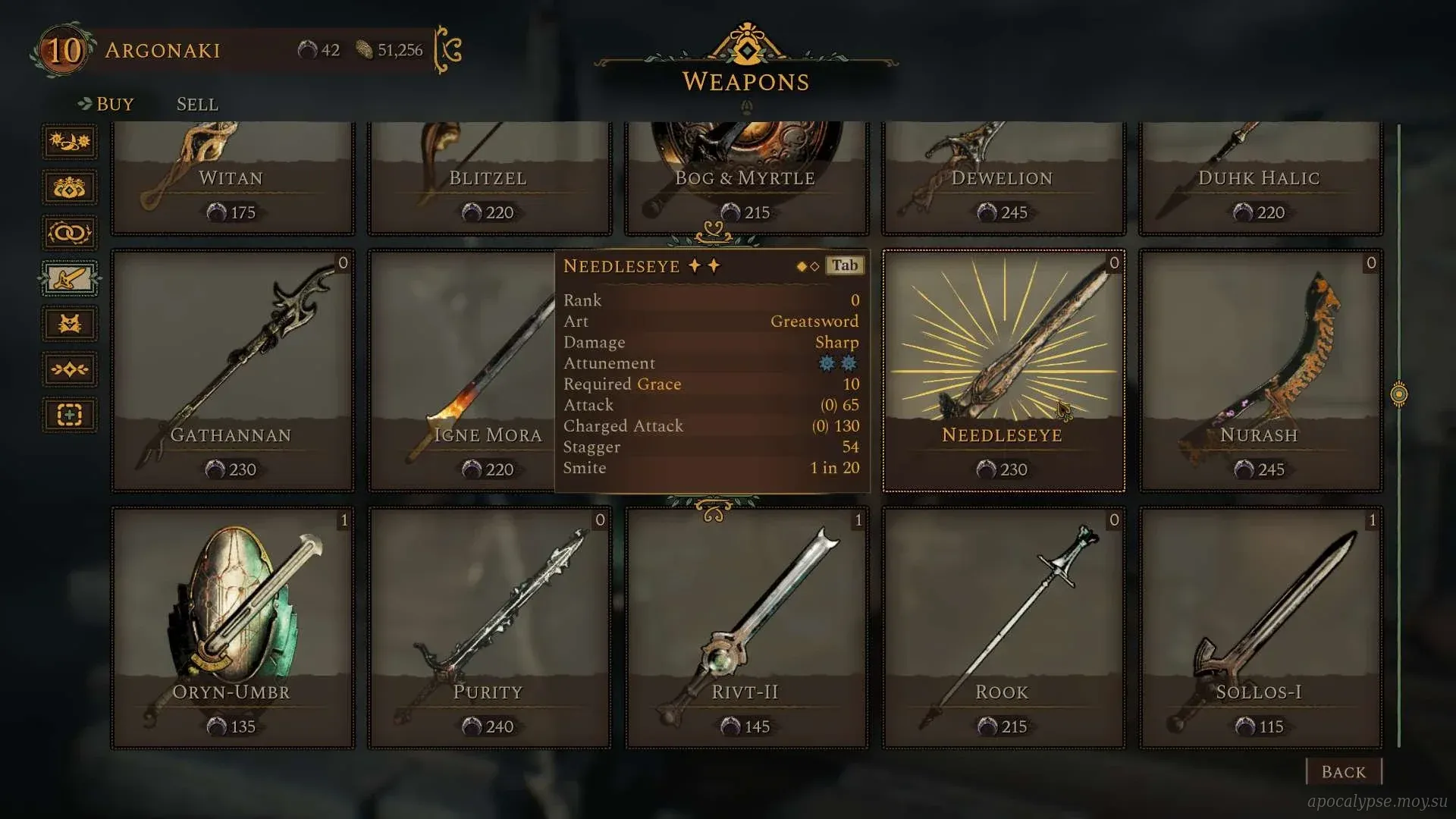Open the interlocked rings category
This screenshot has height=819, width=1456.
(x=69, y=233)
